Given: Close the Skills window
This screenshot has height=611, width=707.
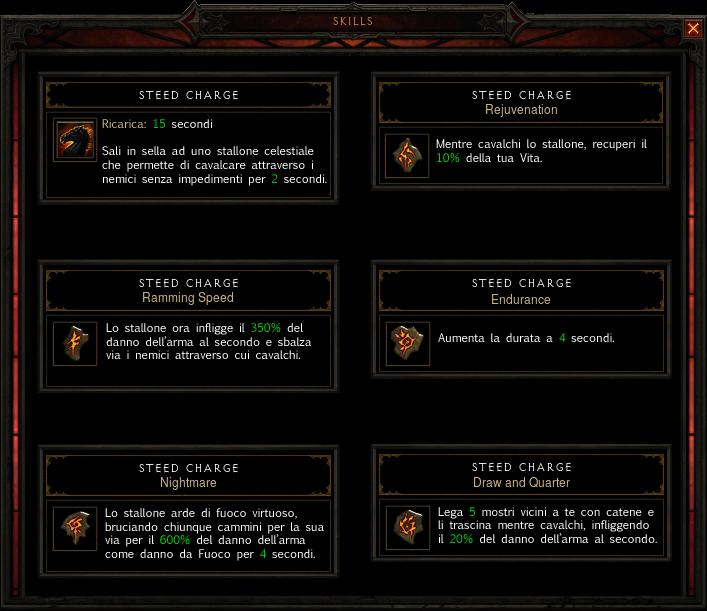Looking at the screenshot, I should point(693,28).
